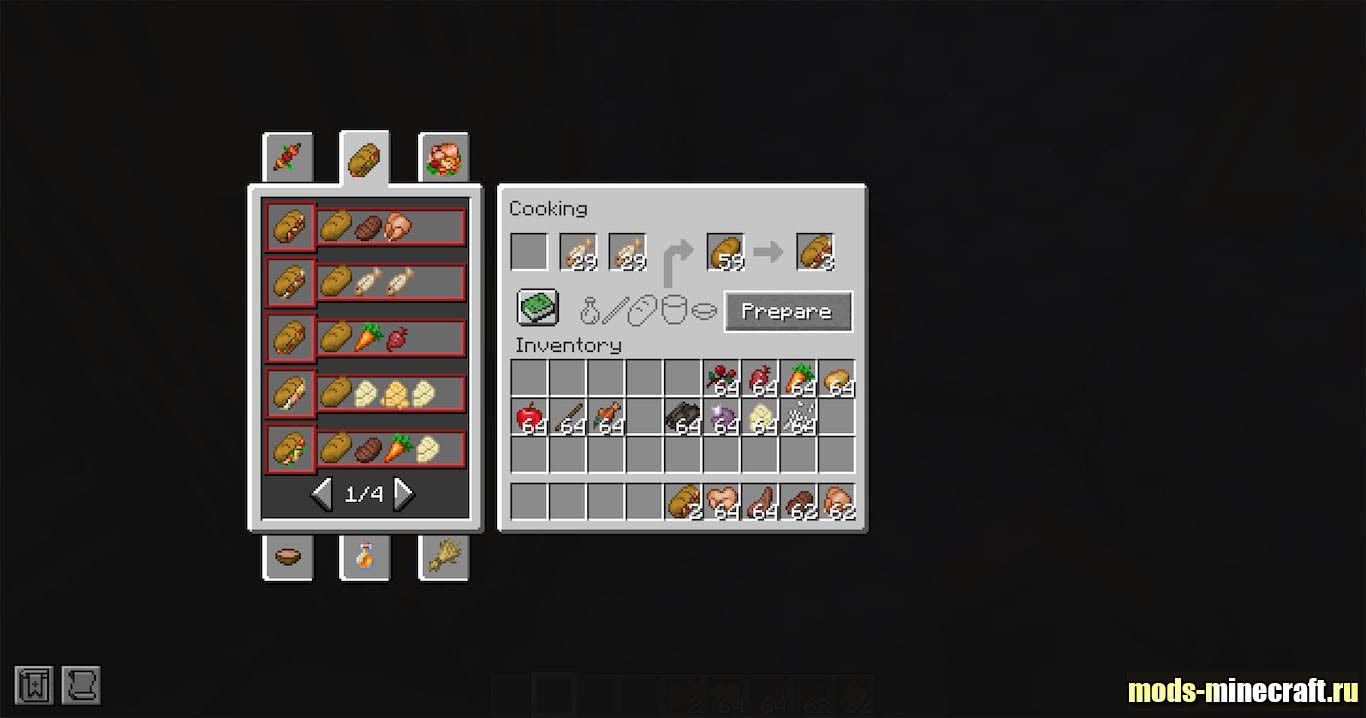Go to the next recipe page
The height and width of the screenshot is (718, 1366).
pos(404,493)
